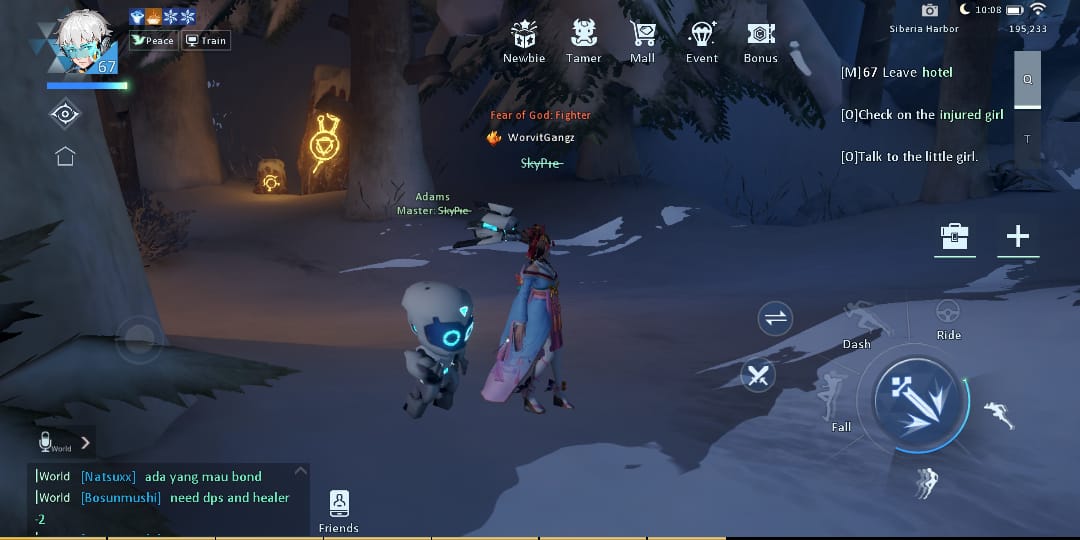Switch to the Q quest tab
The image size is (1080, 540).
[x=1027, y=79]
